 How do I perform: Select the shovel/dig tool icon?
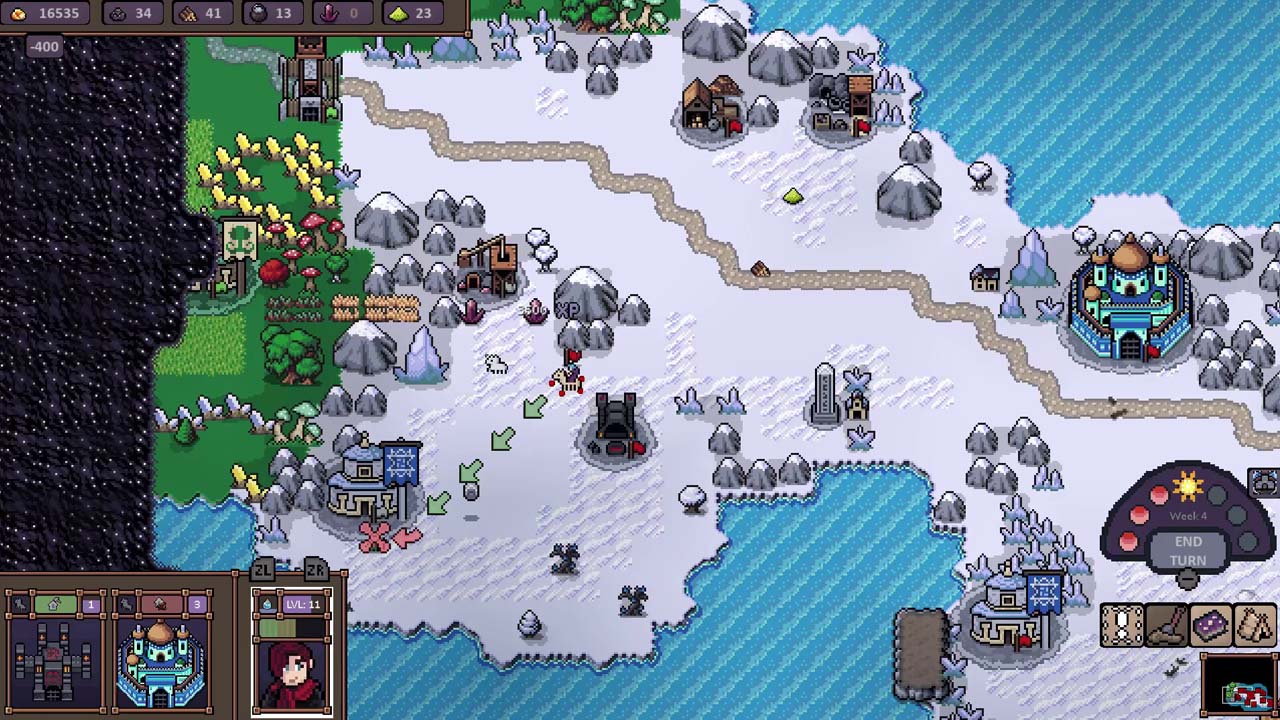pyautogui.click(x=1165, y=624)
